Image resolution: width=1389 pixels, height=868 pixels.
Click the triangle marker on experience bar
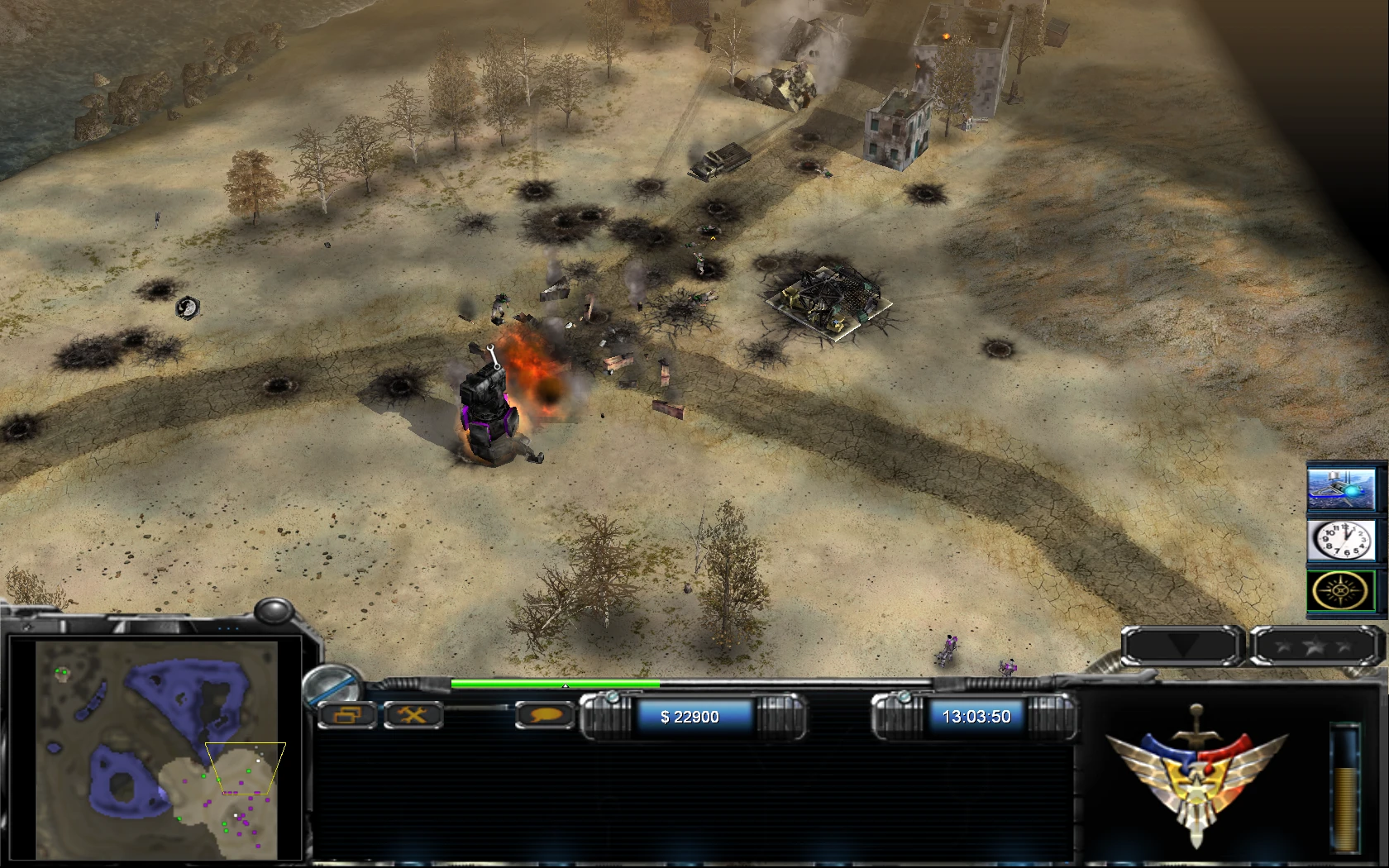tap(565, 686)
